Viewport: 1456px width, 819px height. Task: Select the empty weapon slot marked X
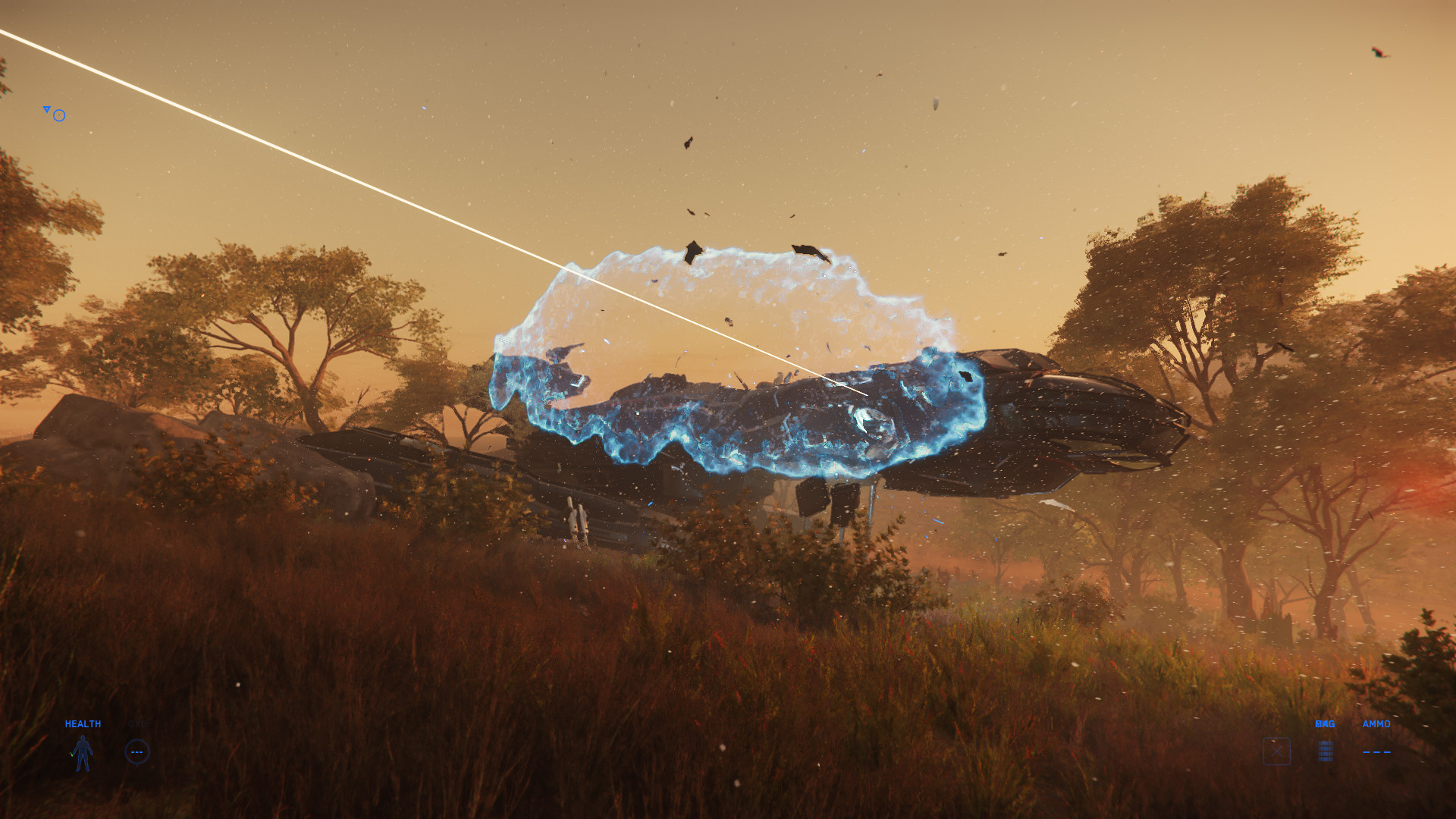click(x=1276, y=751)
